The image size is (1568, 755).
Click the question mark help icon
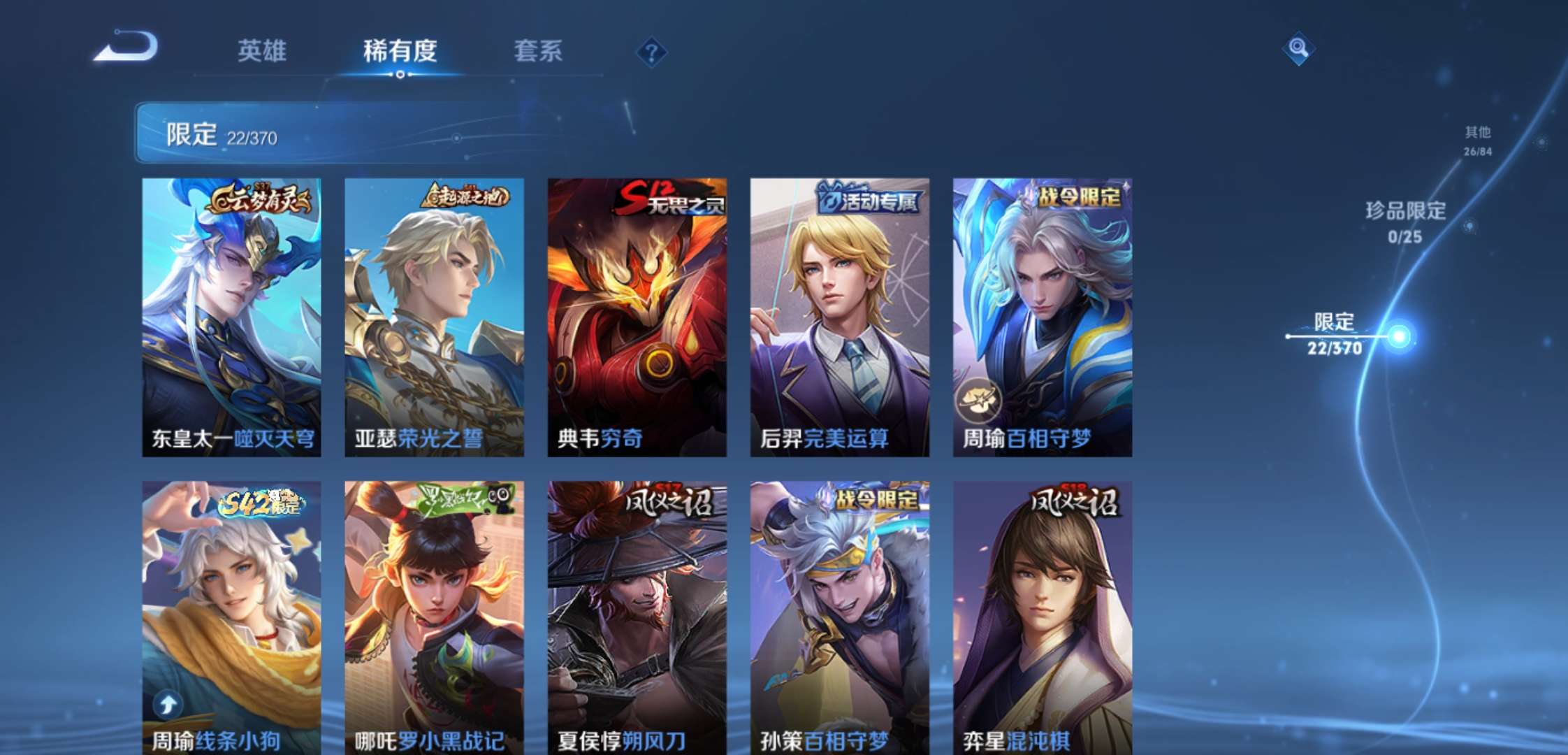point(650,52)
